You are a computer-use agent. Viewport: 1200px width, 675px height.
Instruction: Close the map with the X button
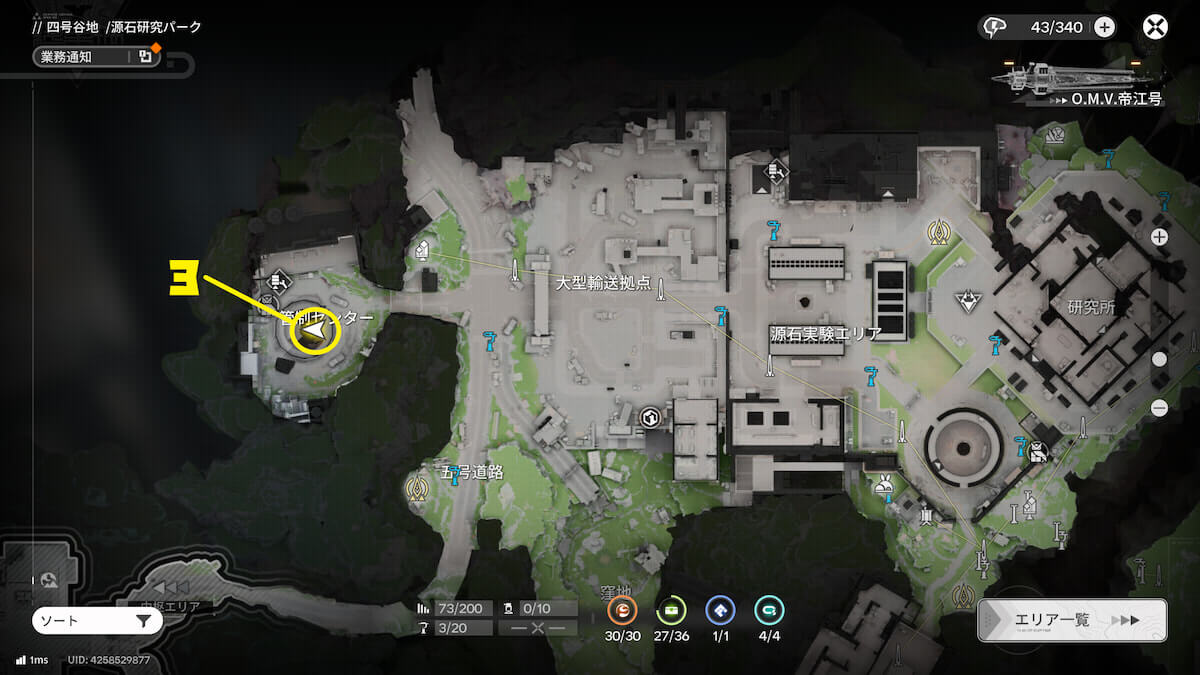[1155, 27]
